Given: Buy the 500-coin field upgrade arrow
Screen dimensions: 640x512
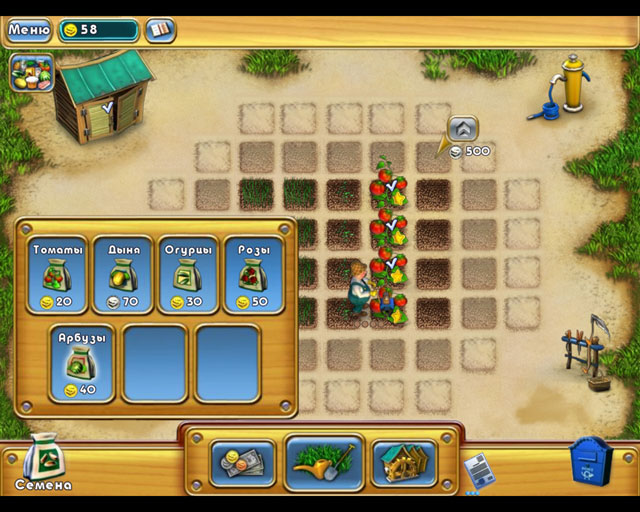Looking at the screenshot, I should pos(461,128).
